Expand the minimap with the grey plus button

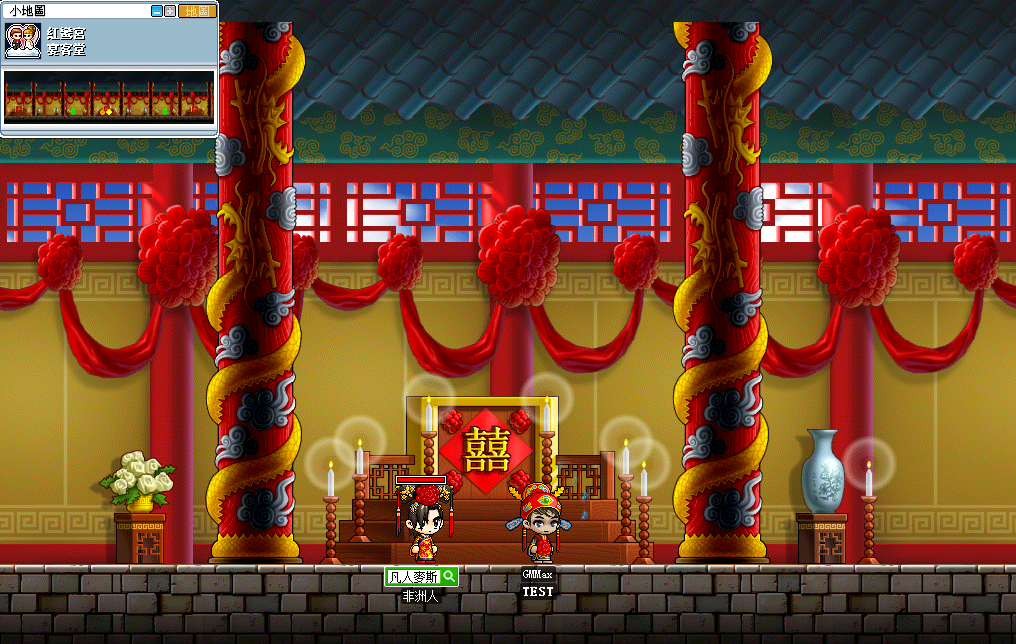pos(170,11)
